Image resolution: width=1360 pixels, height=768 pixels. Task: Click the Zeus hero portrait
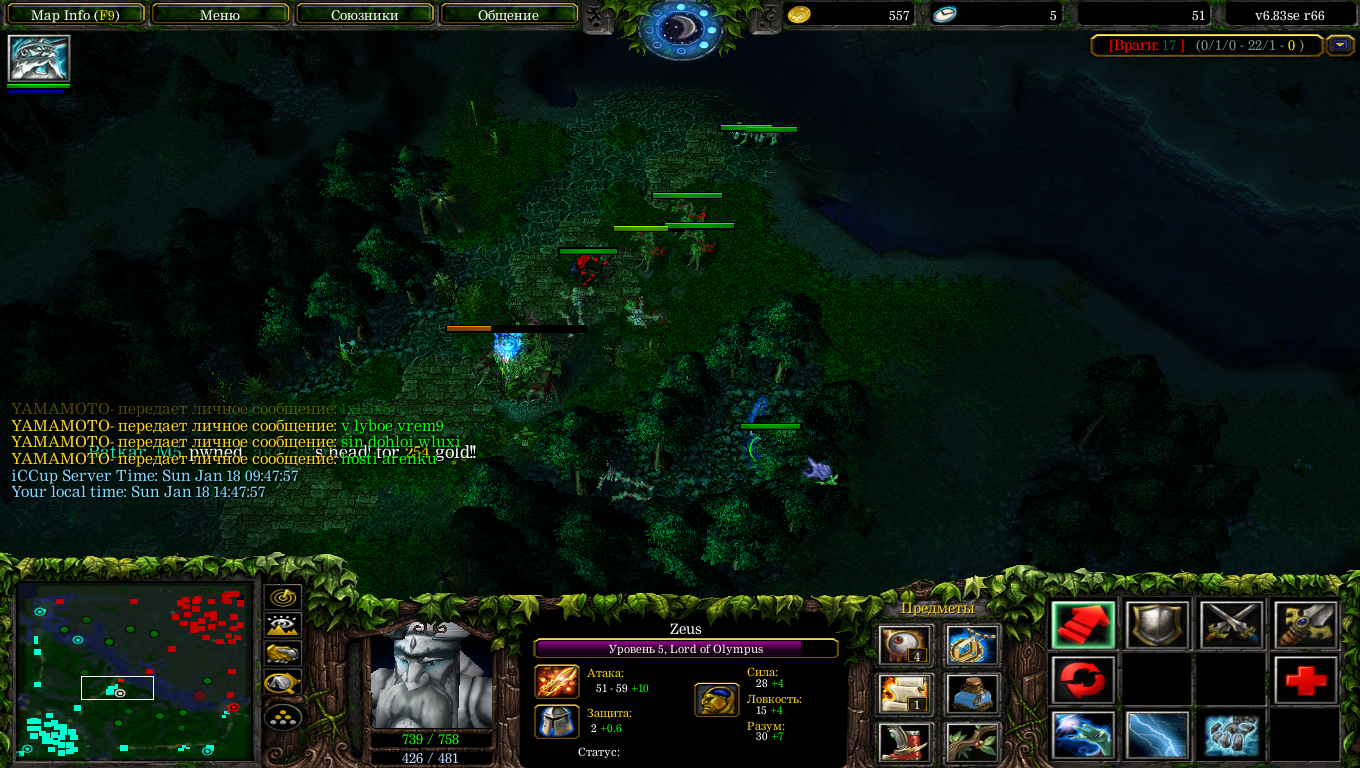432,677
